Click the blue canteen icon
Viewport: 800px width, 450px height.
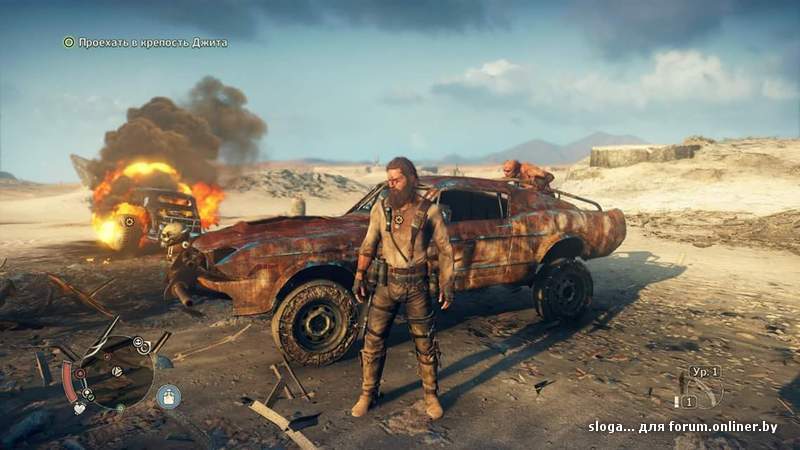[168, 396]
